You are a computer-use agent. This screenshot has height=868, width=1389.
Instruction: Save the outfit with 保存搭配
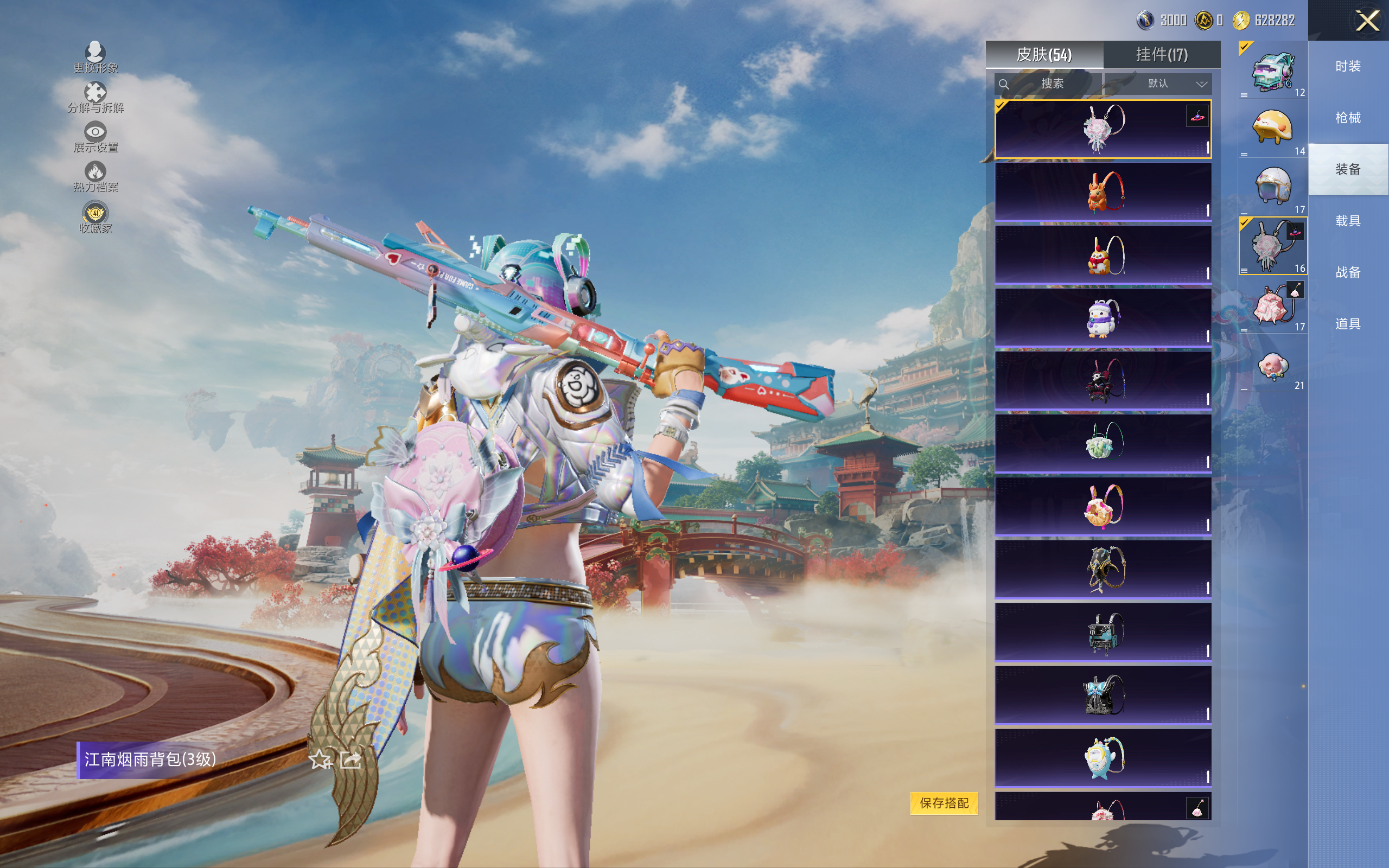(x=944, y=802)
